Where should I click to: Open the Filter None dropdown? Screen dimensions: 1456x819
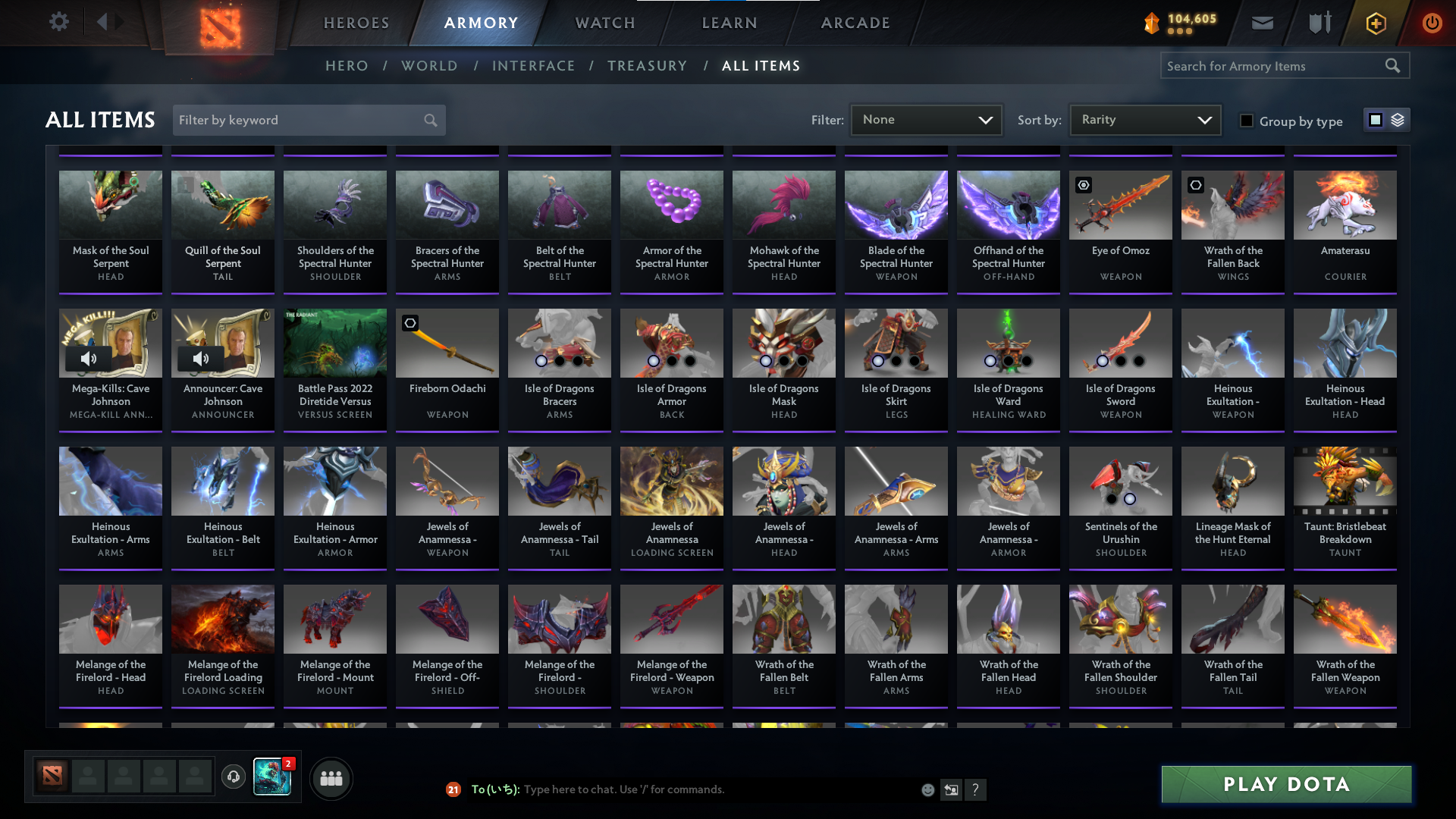tap(926, 119)
